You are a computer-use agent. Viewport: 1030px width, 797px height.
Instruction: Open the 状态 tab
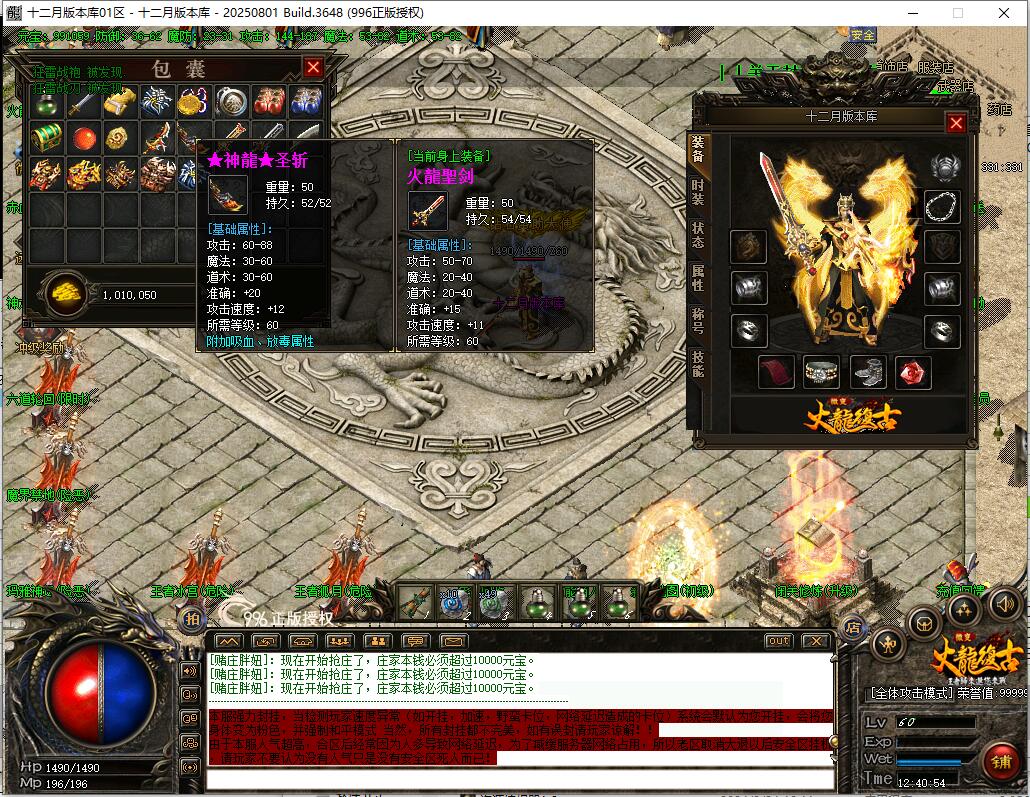tap(697, 236)
